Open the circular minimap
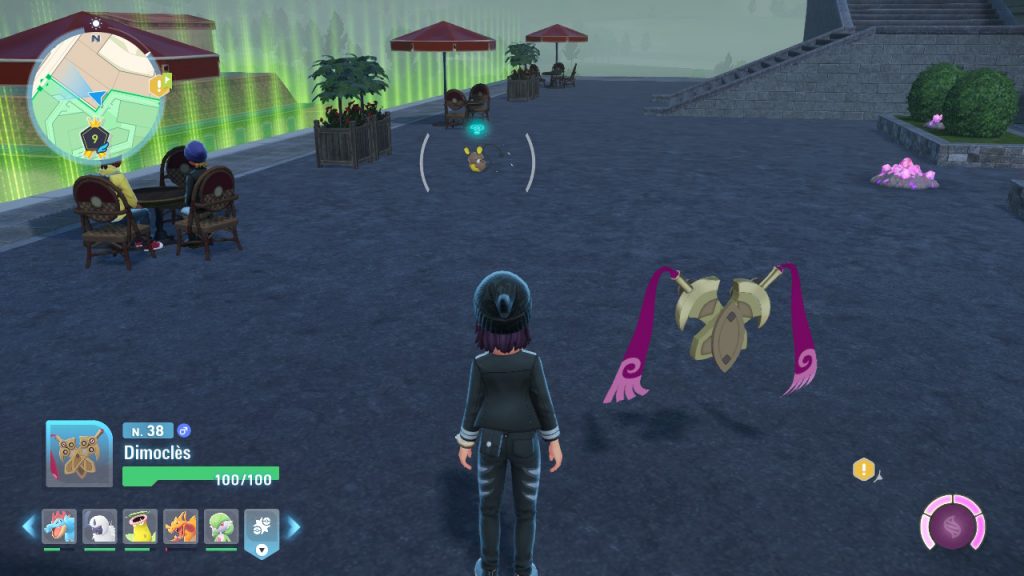The image size is (1024, 576). click(x=95, y=96)
